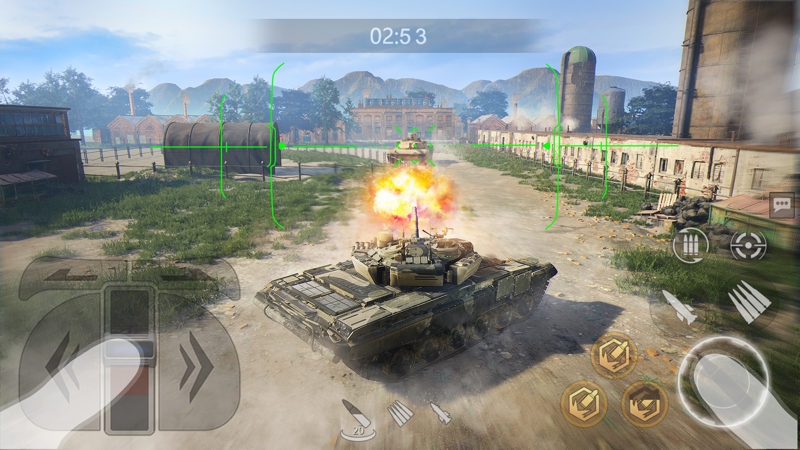Fire the single guided missile
Screen dimensions: 800x450
(x=680, y=307)
